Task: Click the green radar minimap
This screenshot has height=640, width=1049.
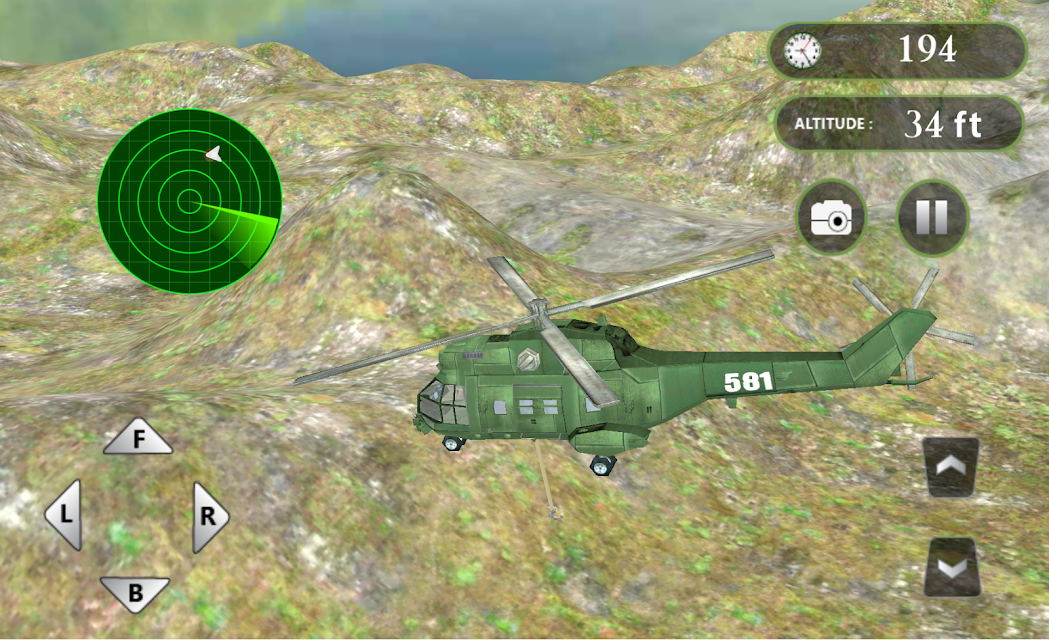Action: click(189, 201)
